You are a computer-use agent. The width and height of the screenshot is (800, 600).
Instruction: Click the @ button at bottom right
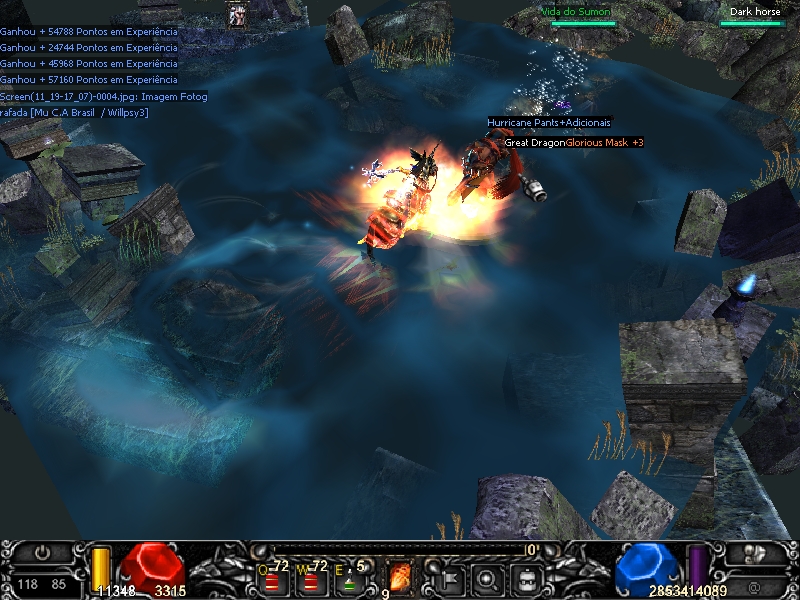click(x=755, y=585)
